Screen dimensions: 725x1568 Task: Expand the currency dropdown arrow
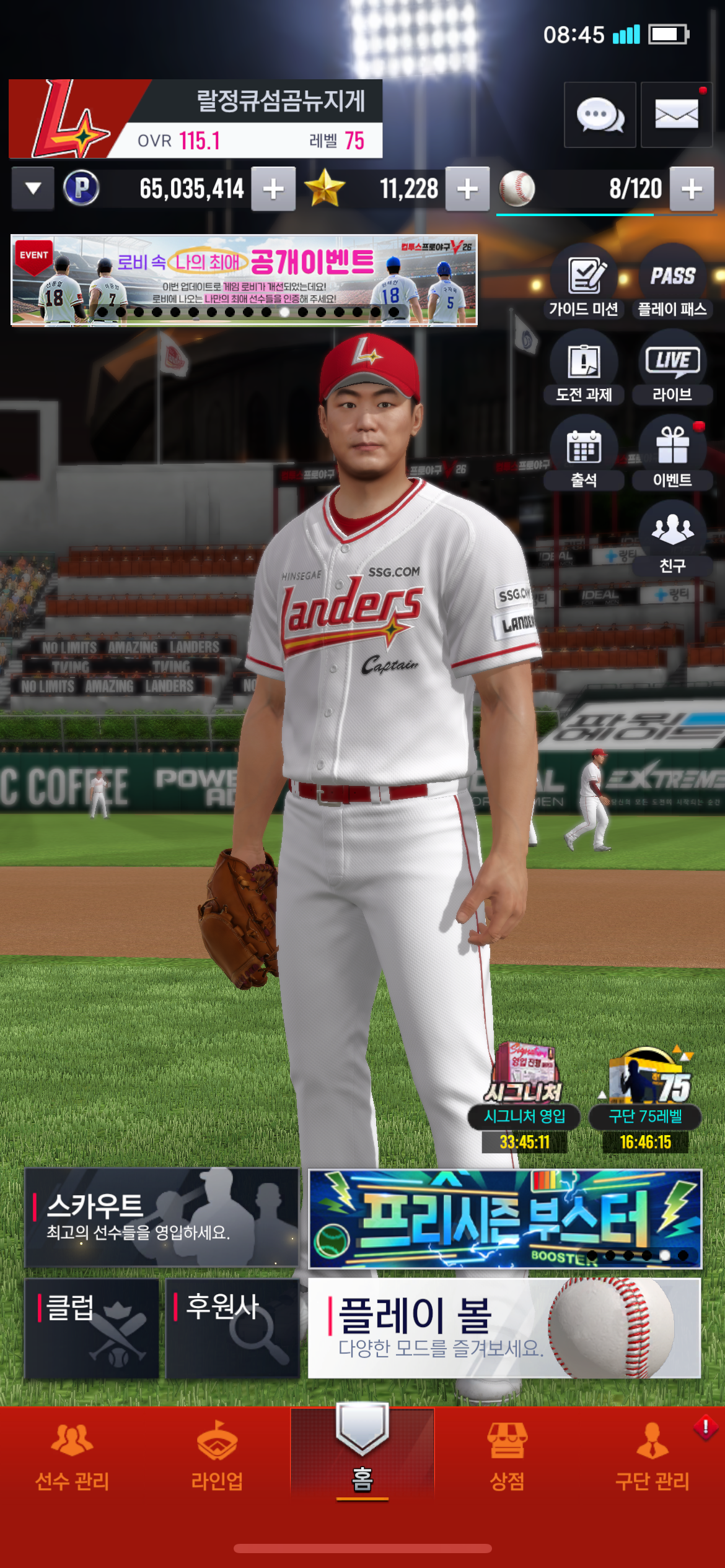tap(33, 188)
